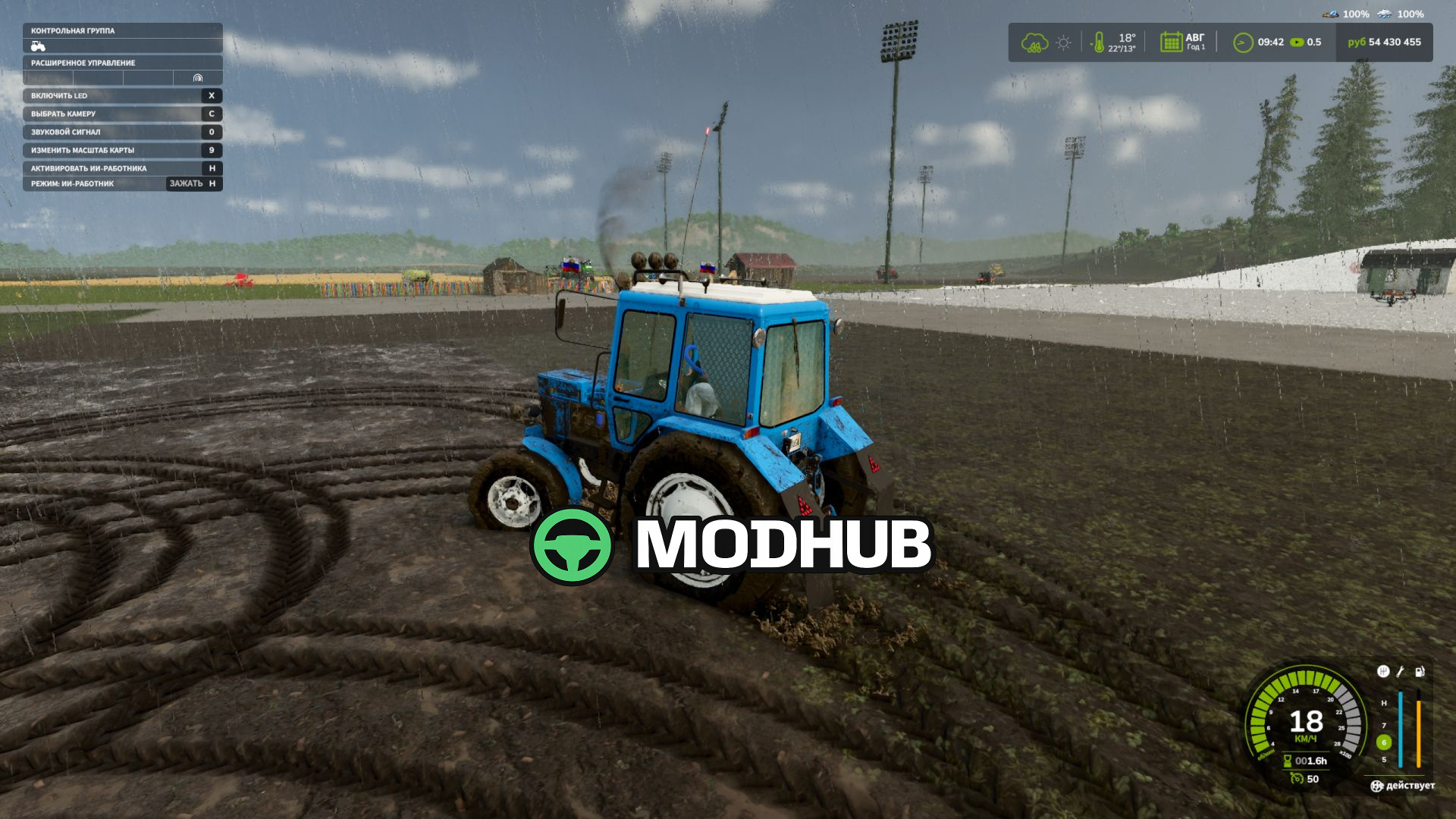Toggle the 0.5 time scale control
This screenshot has height=819, width=1456.
pos(1298,42)
